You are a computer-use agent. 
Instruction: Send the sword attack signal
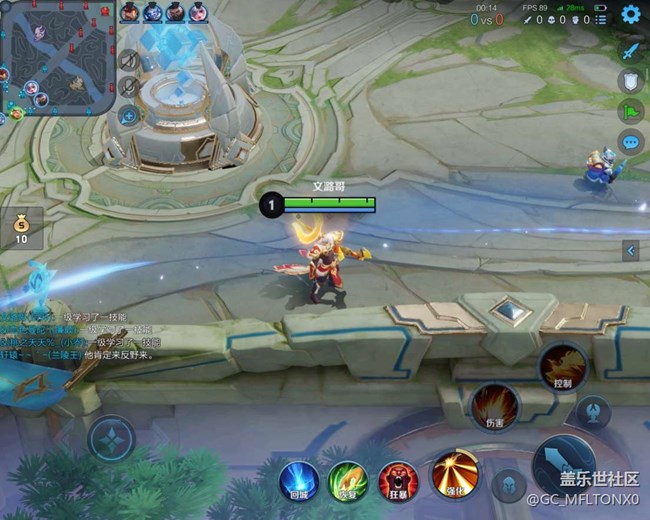click(630, 49)
